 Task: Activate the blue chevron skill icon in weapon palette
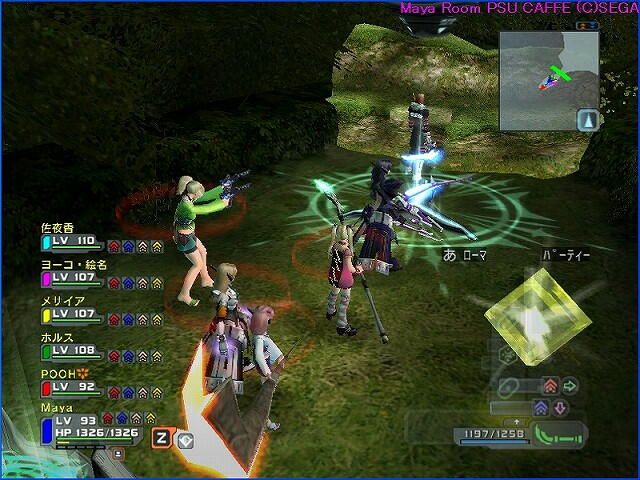click(540, 407)
